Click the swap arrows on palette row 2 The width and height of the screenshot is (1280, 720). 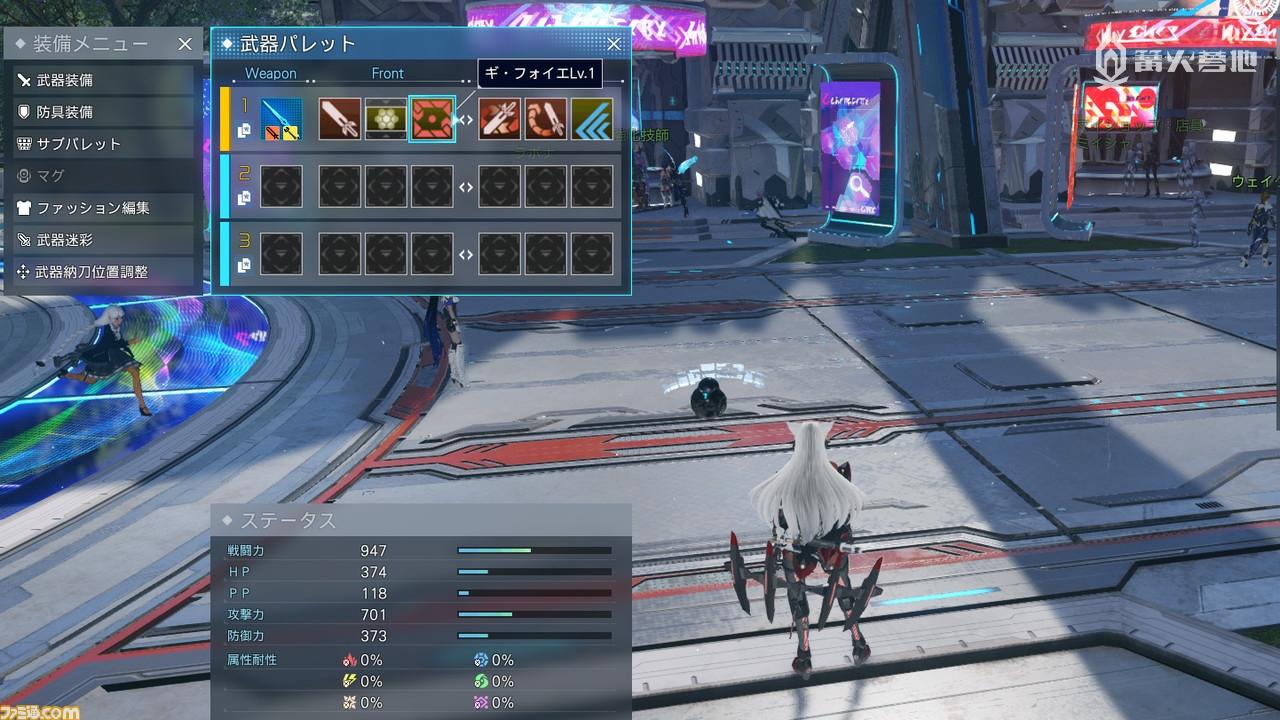tap(465, 186)
